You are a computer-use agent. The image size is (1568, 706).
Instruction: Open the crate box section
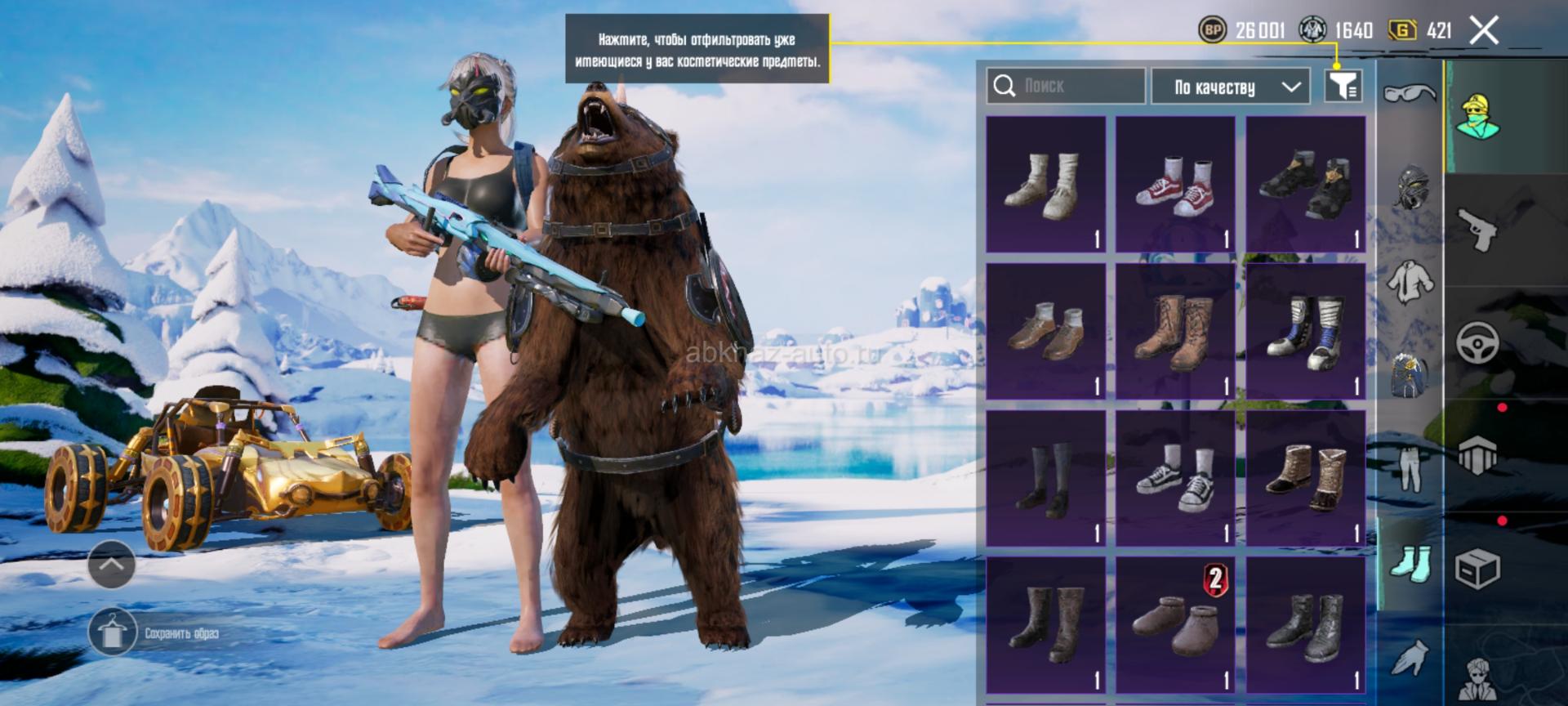coord(1478,569)
